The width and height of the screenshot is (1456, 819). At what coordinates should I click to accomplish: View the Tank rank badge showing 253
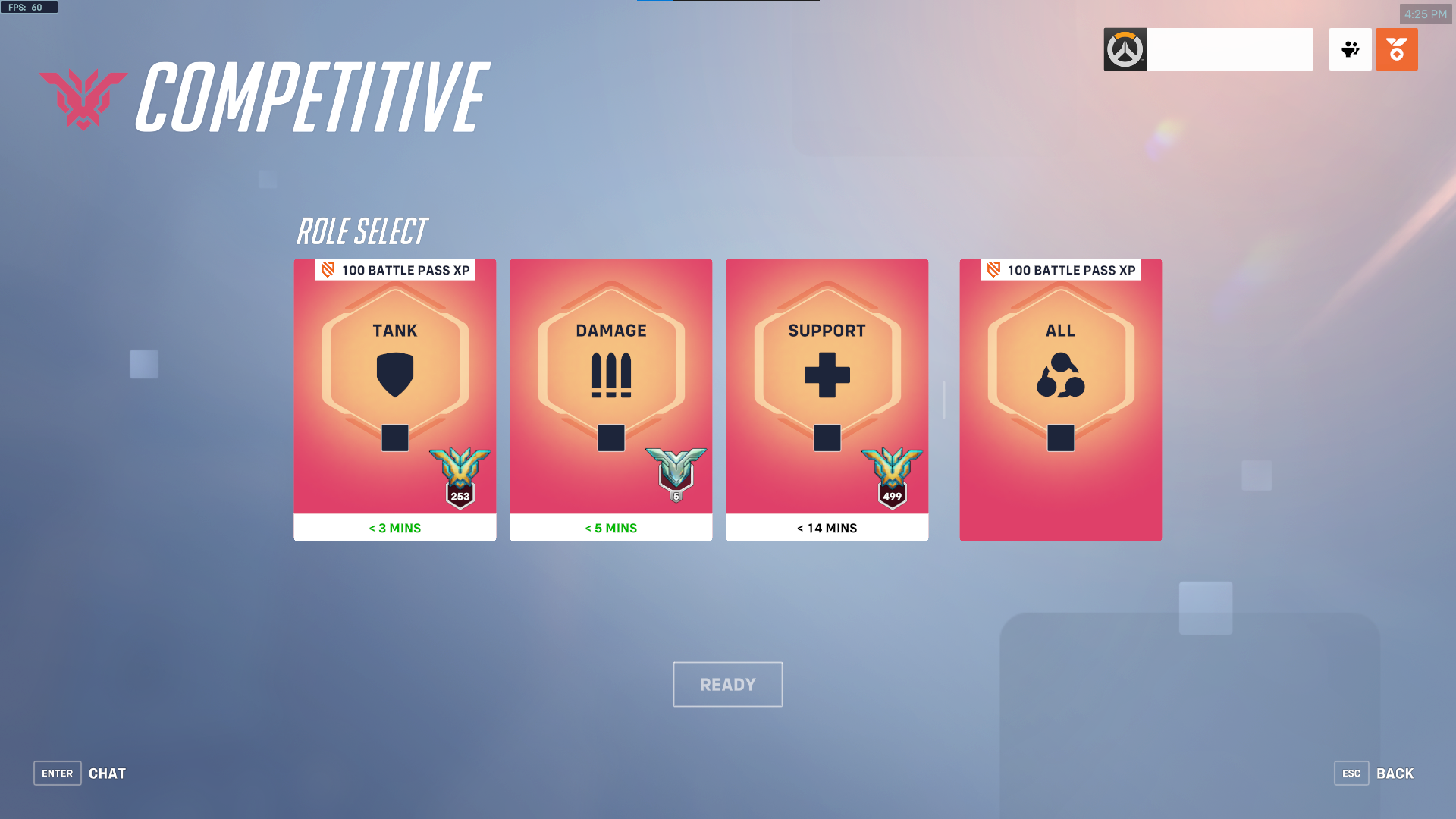(x=460, y=474)
